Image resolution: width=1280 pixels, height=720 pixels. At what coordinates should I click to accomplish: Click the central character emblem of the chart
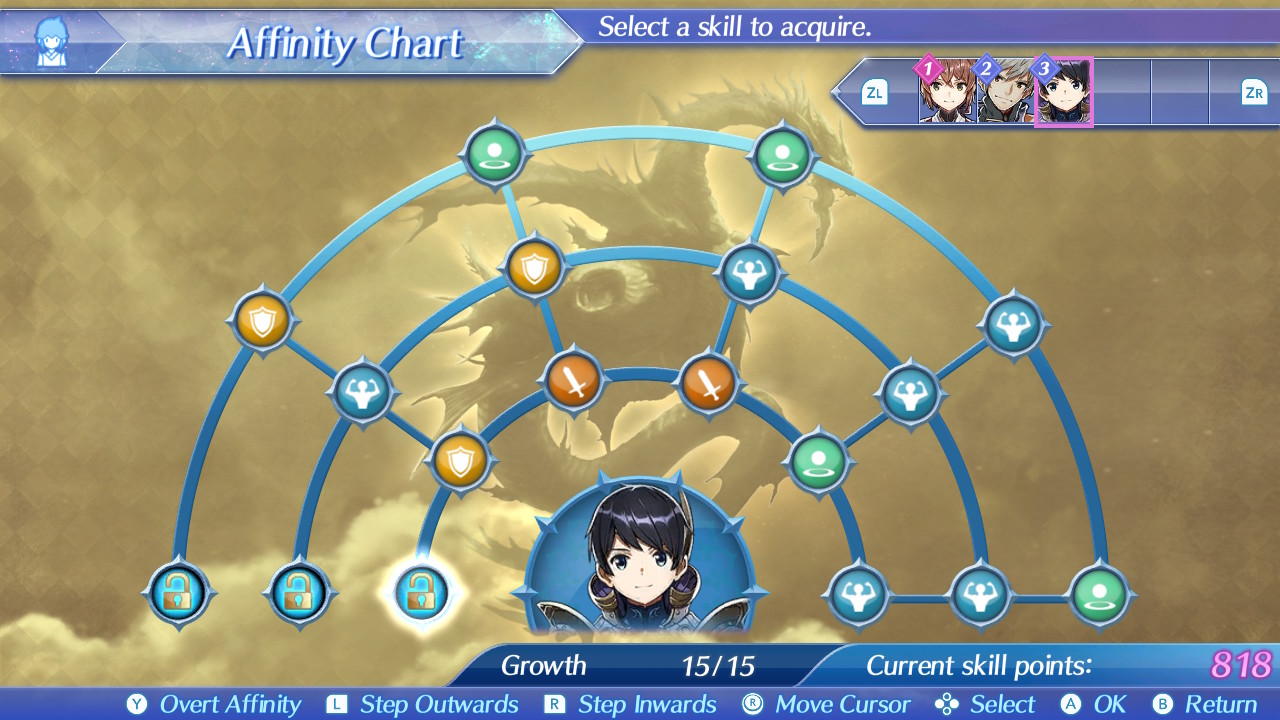pyautogui.click(x=640, y=555)
